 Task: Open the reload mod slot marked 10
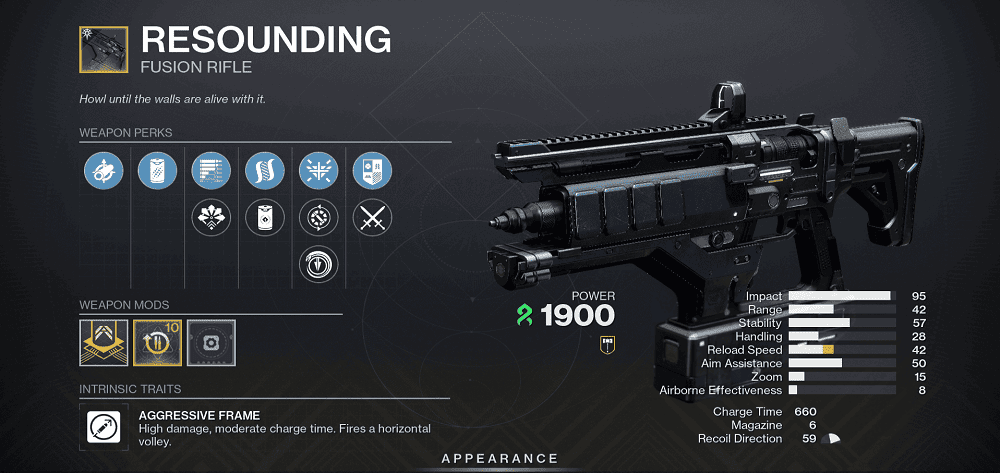point(157,343)
